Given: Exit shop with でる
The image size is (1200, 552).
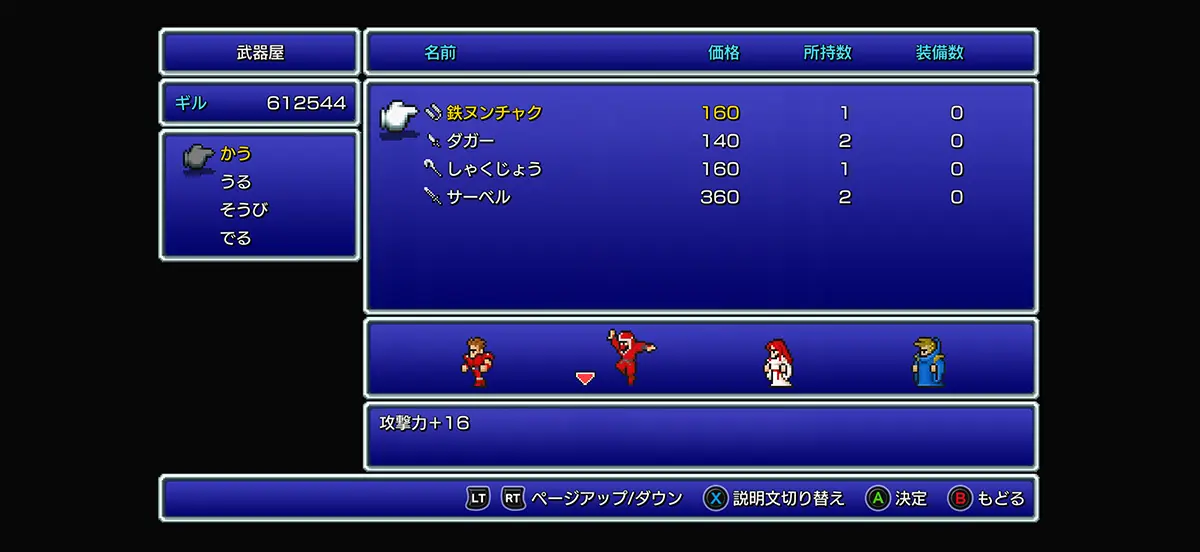Looking at the screenshot, I should [x=236, y=238].
